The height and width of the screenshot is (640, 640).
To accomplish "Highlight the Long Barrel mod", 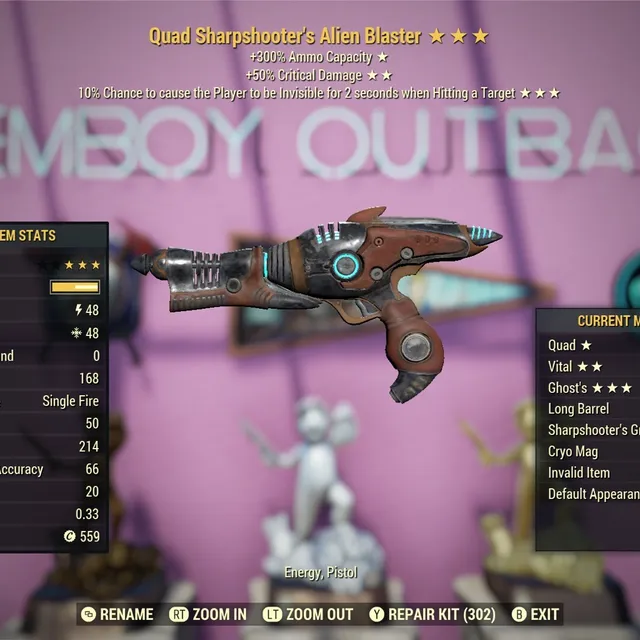I will click(x=586, y=408).
